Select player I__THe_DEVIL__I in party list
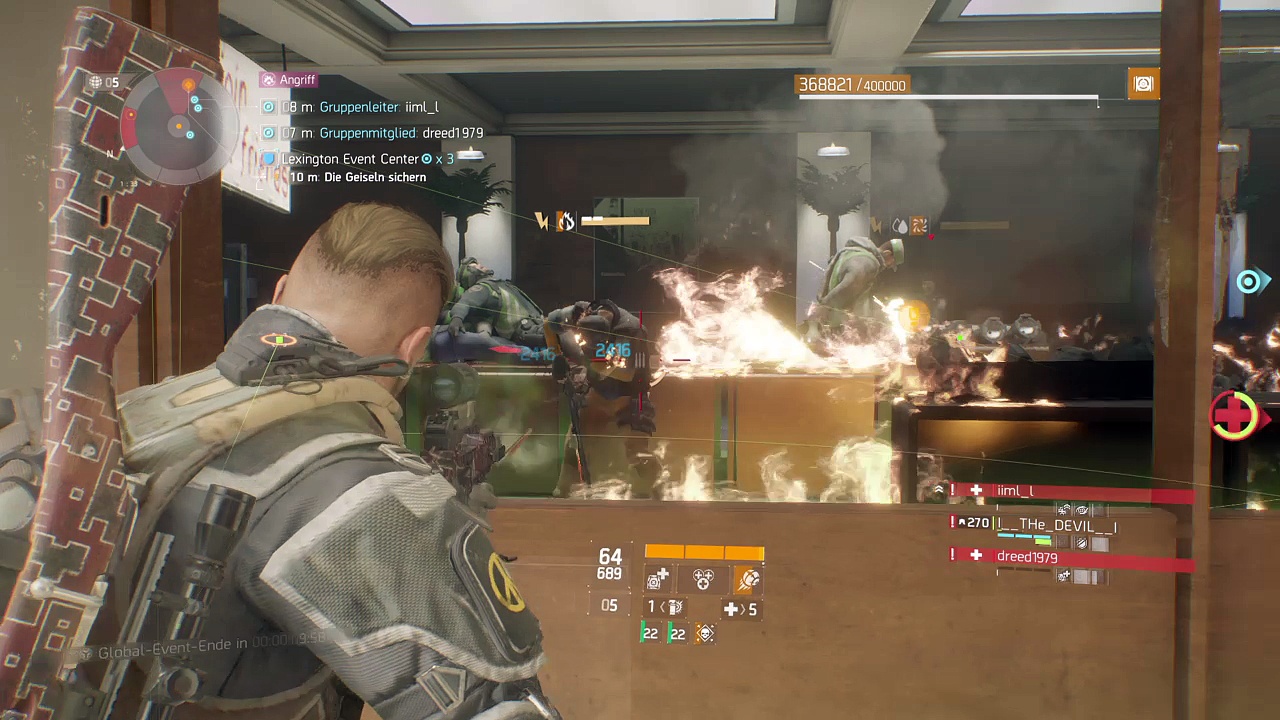The image size is (1280, 720). tap(1055, 525)
